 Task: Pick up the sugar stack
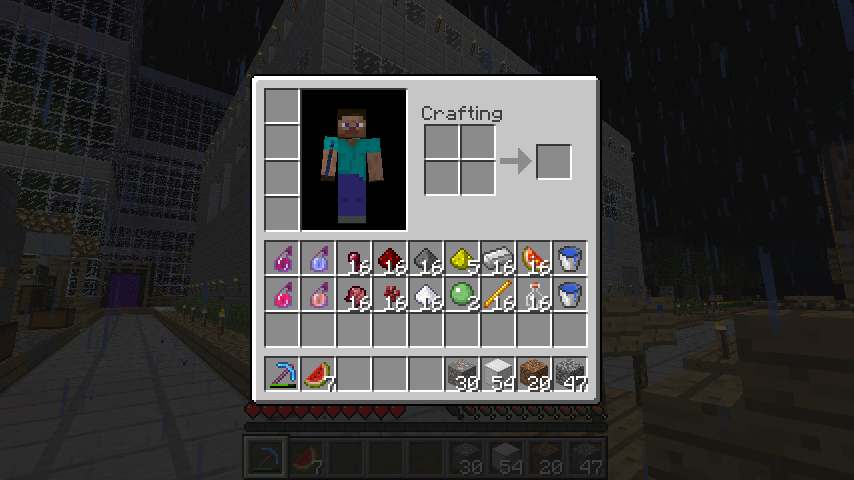coord(427,295)
